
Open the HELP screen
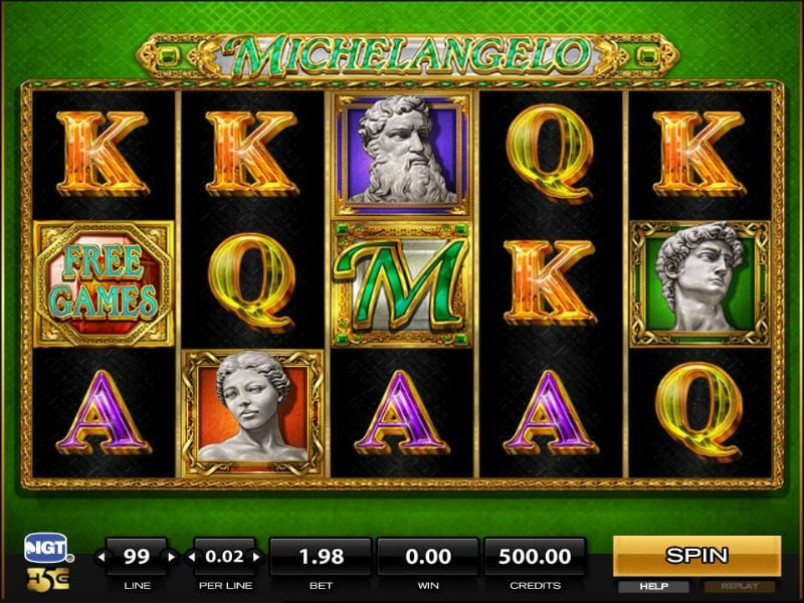tap(653, 586)
